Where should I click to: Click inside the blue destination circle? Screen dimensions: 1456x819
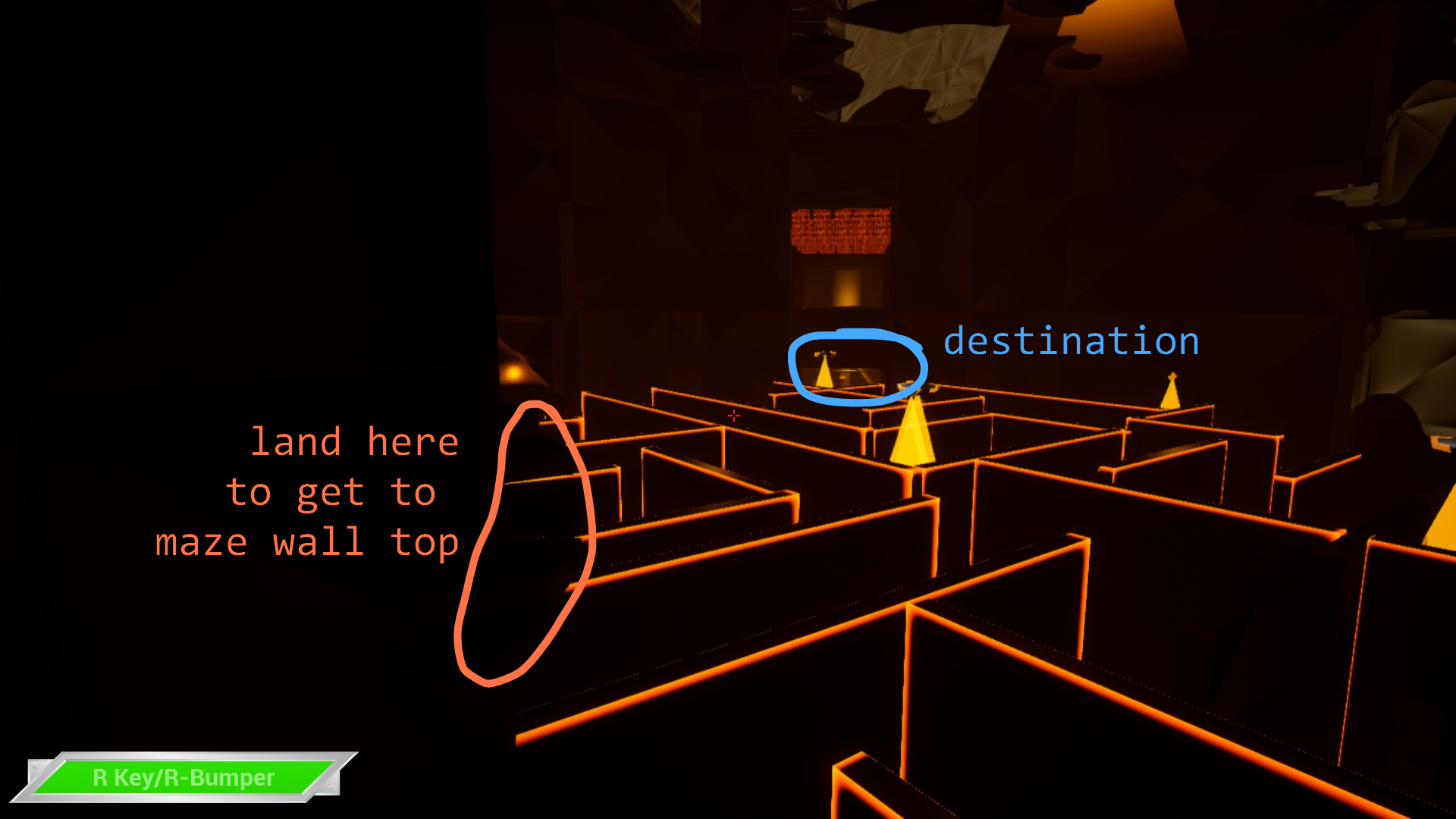[x=857, y=366]
